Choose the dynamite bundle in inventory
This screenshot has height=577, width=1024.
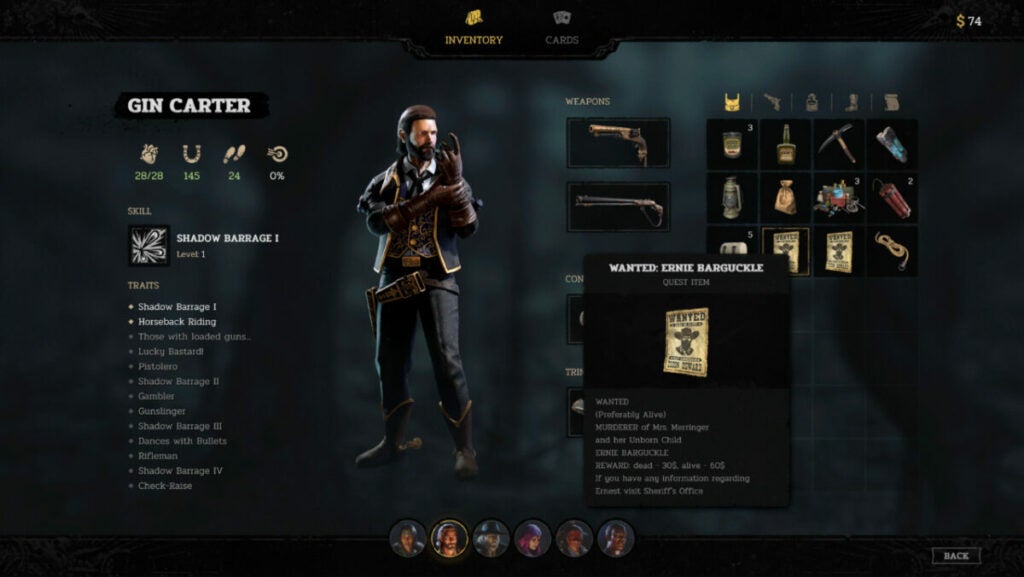point(891,198)
